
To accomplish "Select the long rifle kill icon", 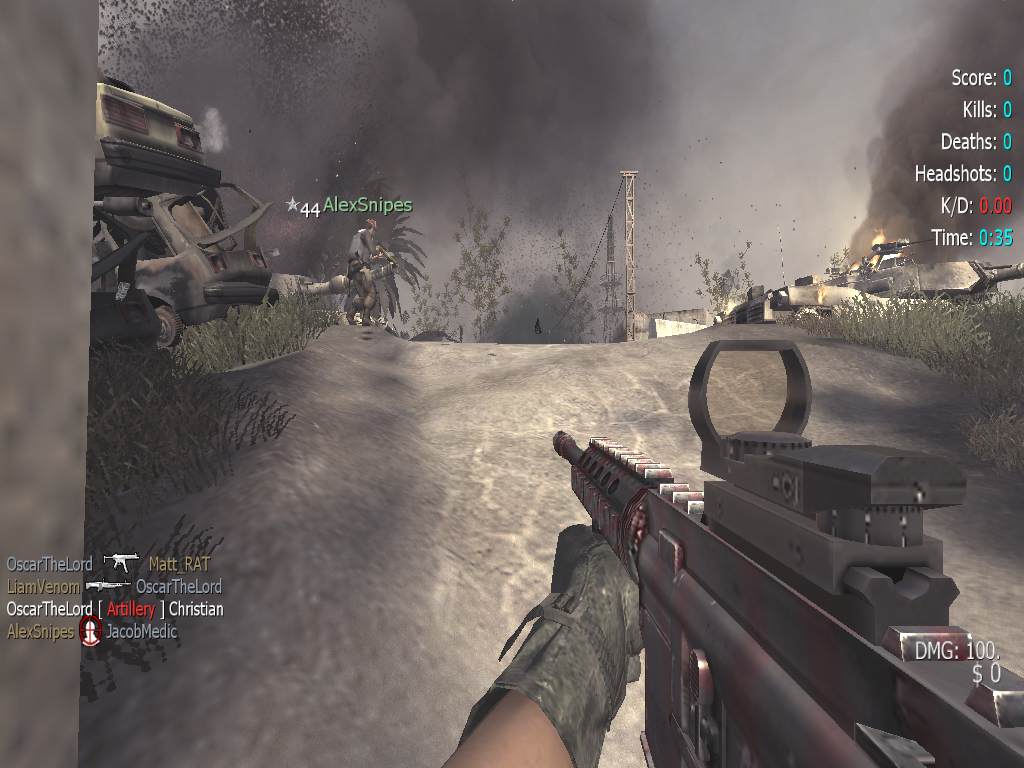I will [x=108, y=585].
